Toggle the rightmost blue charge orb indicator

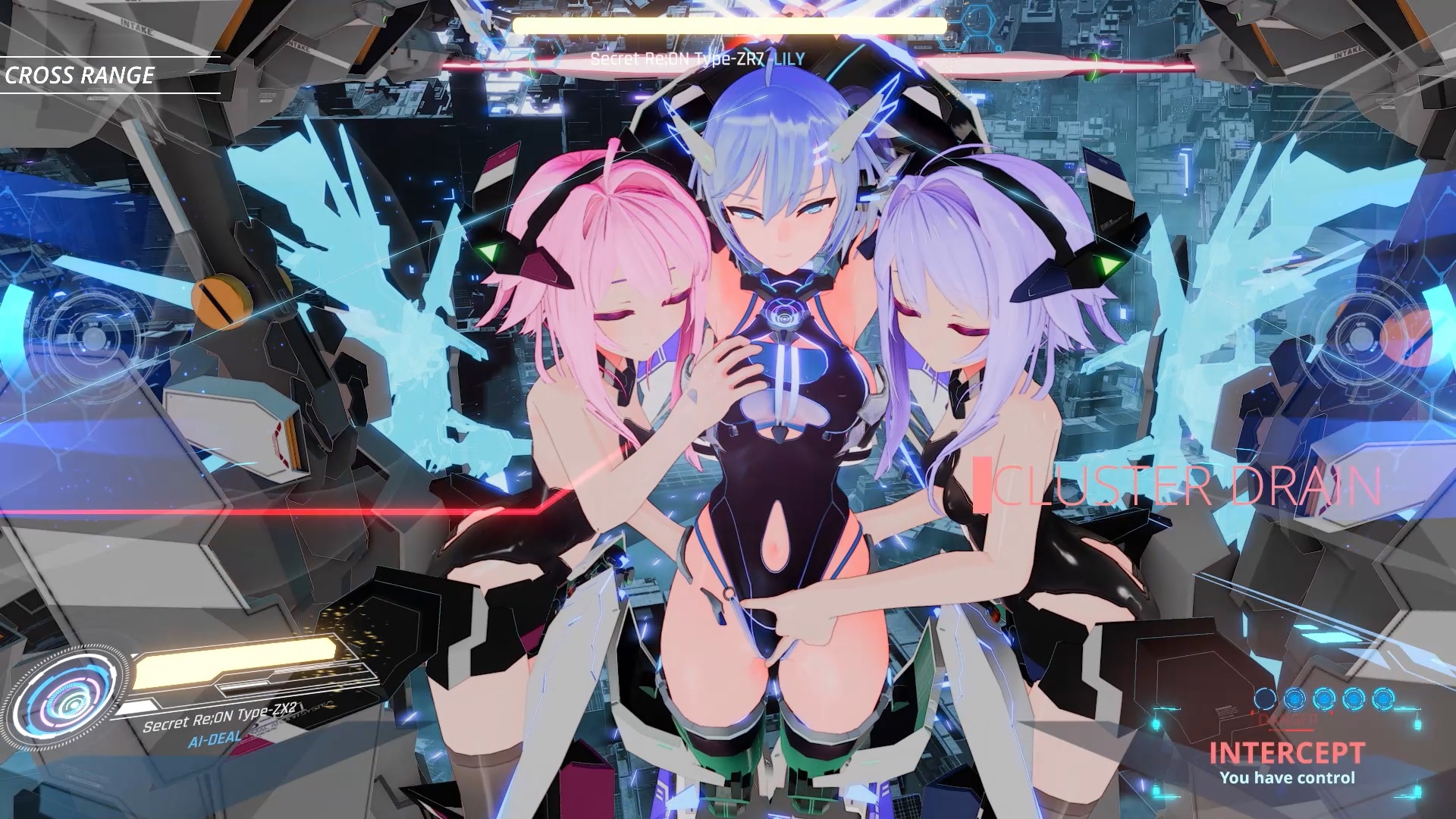1384,698
